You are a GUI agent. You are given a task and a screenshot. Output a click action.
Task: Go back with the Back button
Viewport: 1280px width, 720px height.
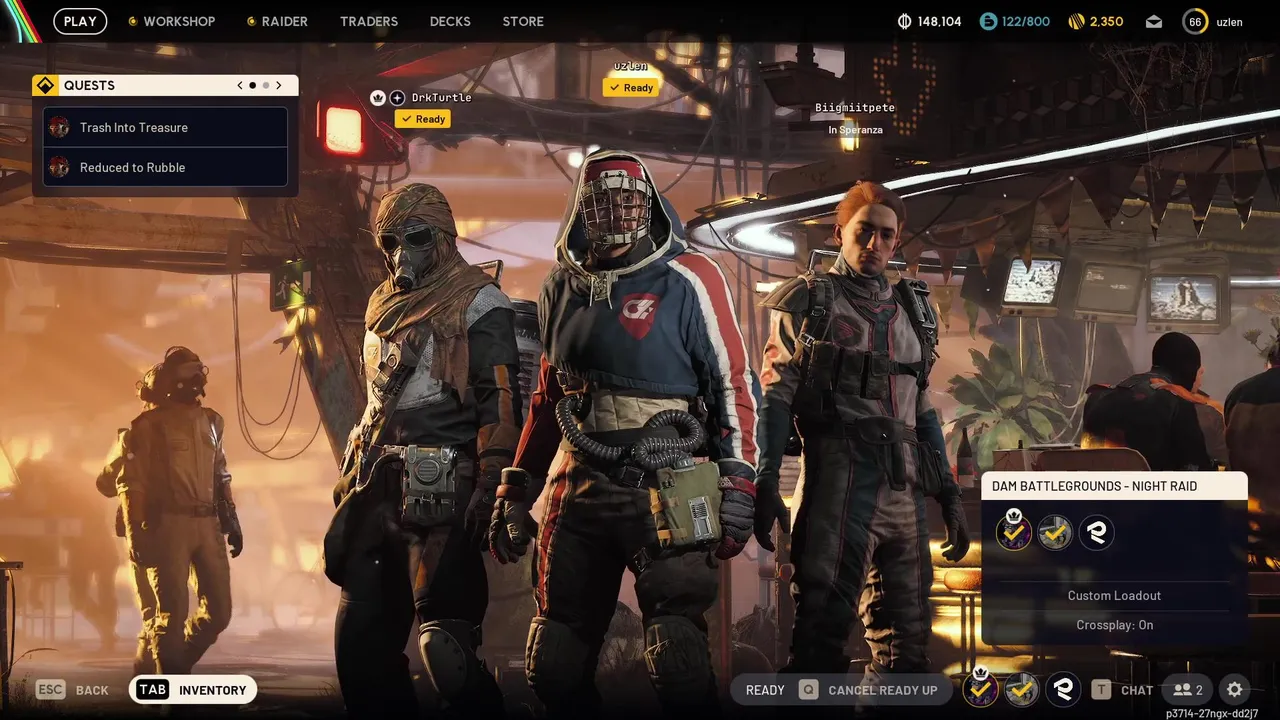coord(73,690)
